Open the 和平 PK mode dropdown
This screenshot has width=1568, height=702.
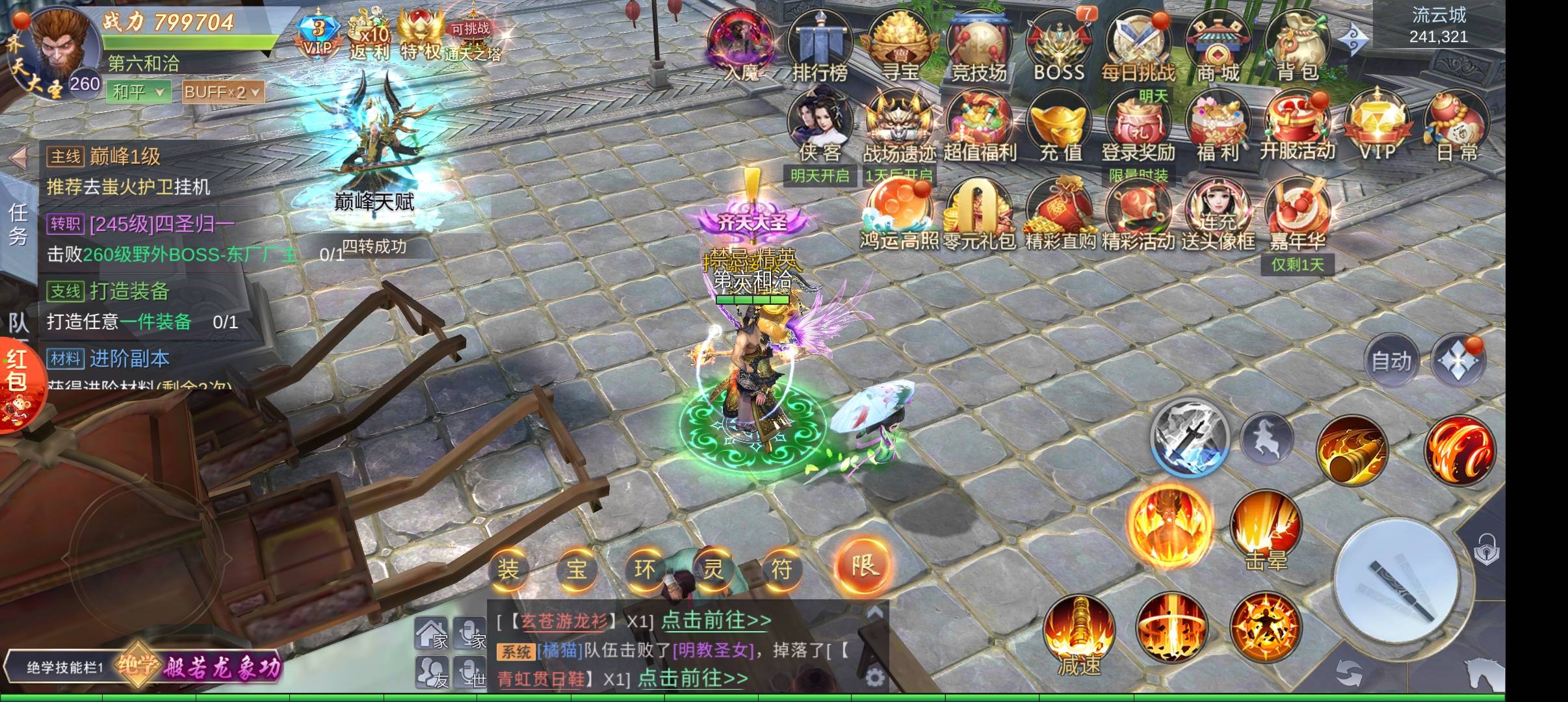tap(139, 92)
